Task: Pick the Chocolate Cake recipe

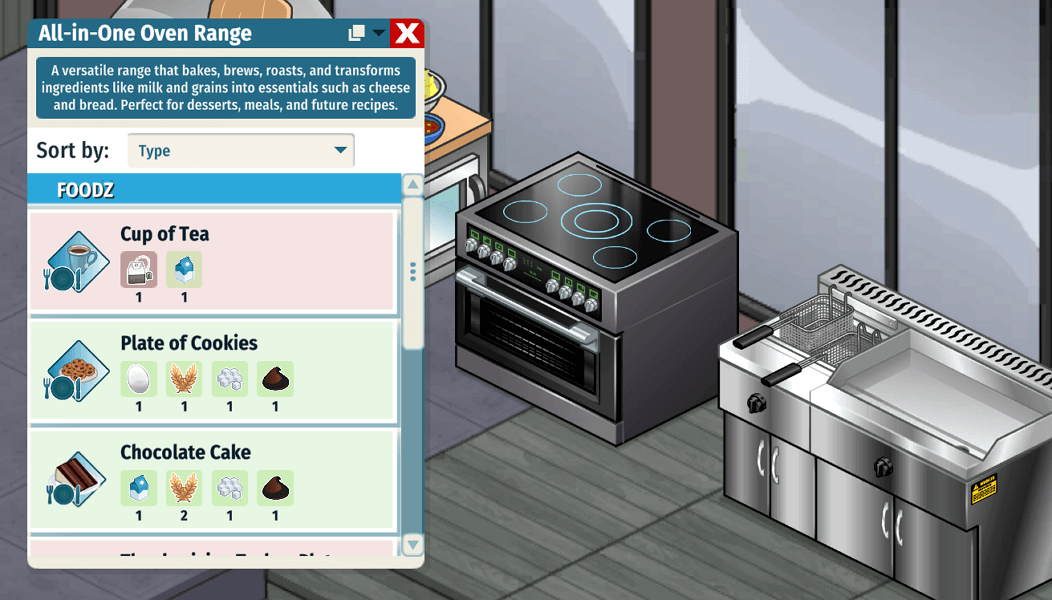Action: pyautogui.click(x=212, y=479)
